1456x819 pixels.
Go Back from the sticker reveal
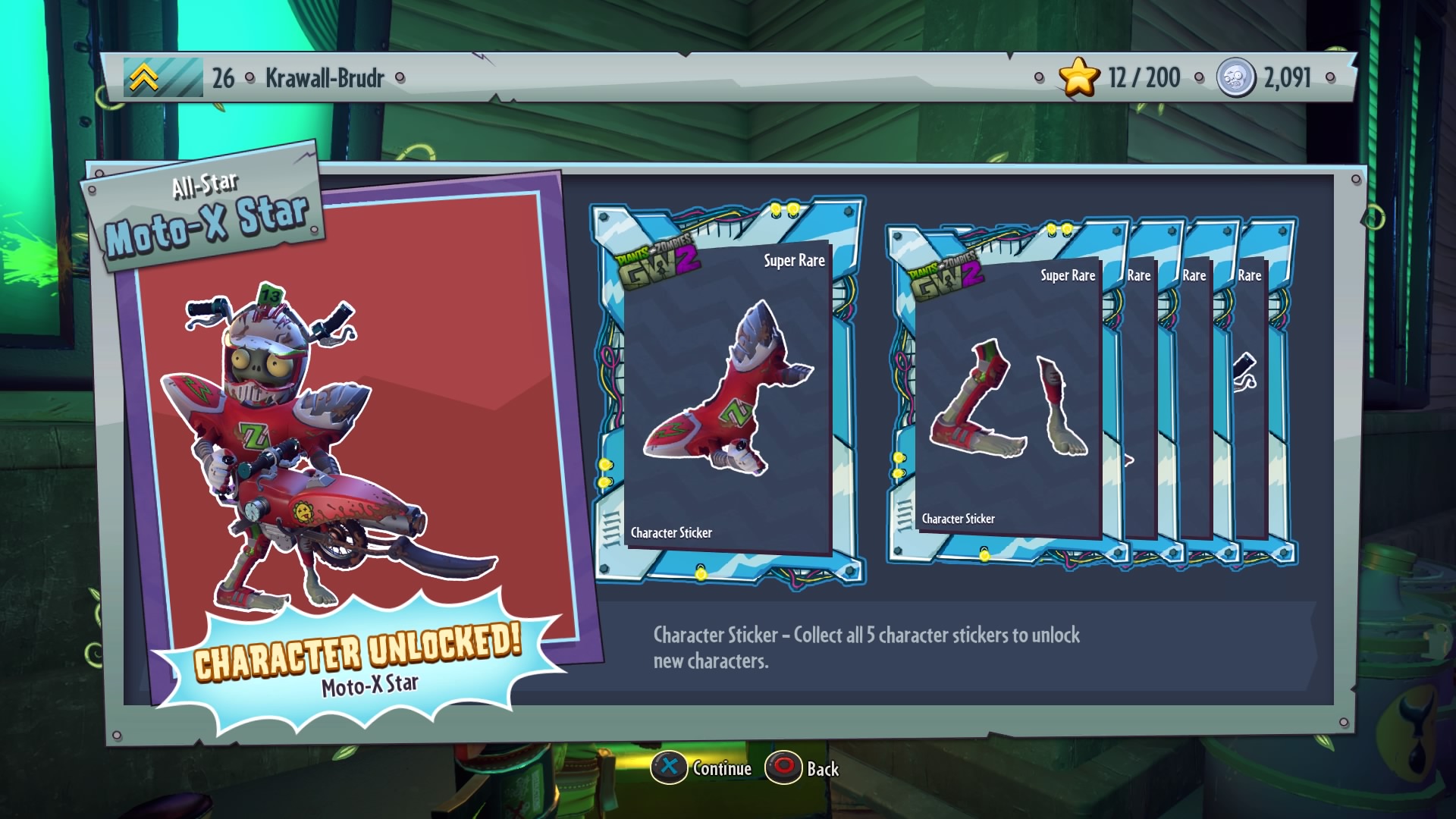[804, 768]
